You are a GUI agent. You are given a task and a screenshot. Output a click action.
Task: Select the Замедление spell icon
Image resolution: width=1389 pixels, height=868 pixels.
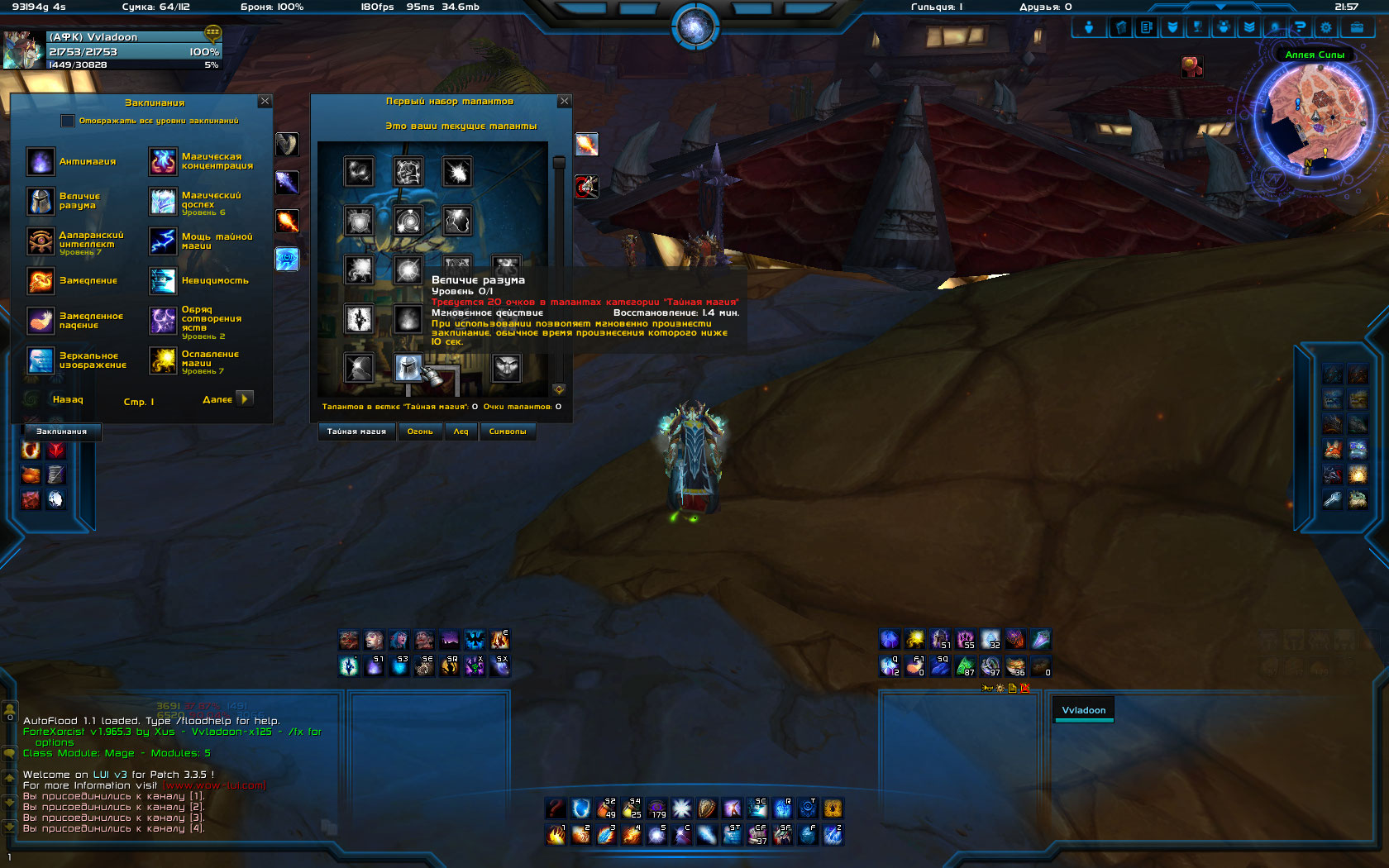coord(41,281)
